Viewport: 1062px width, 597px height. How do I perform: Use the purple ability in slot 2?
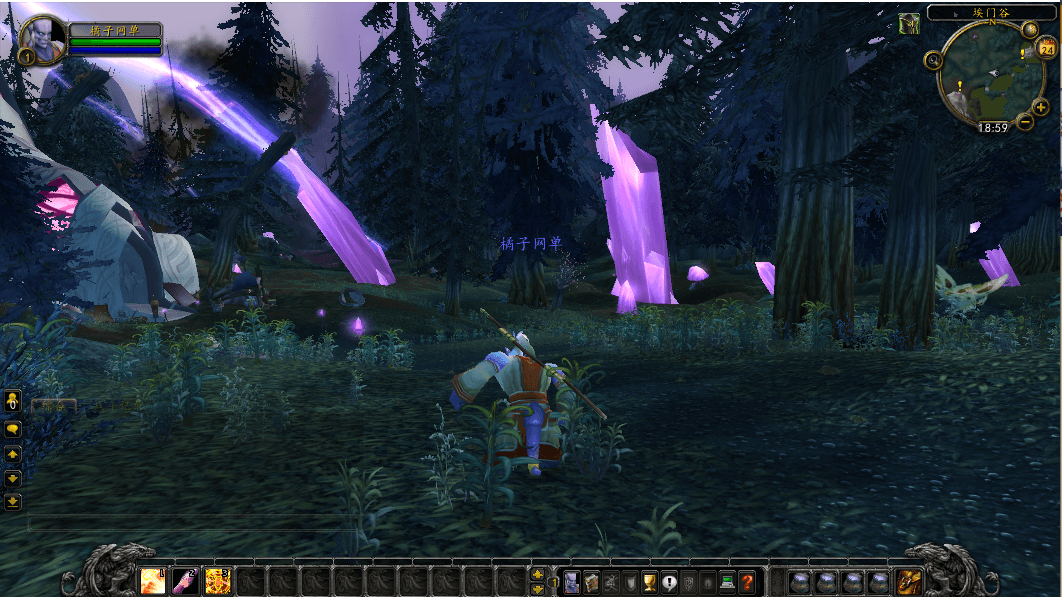(x=185, y=581)
